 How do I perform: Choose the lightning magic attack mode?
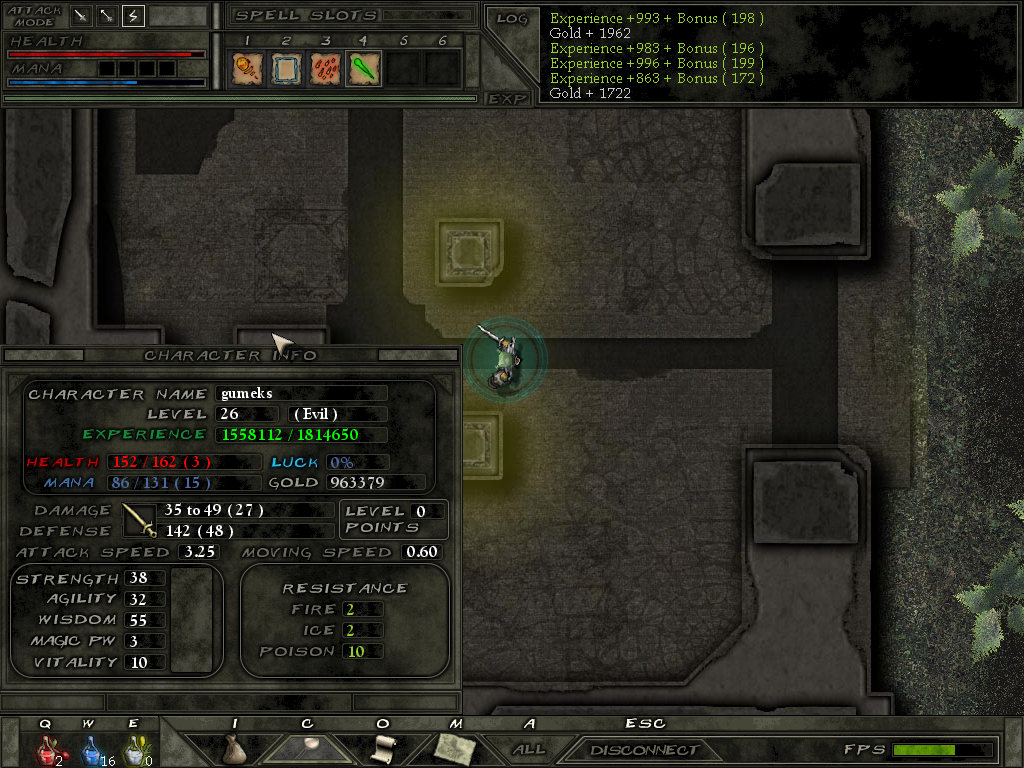[x=133, y=16]
